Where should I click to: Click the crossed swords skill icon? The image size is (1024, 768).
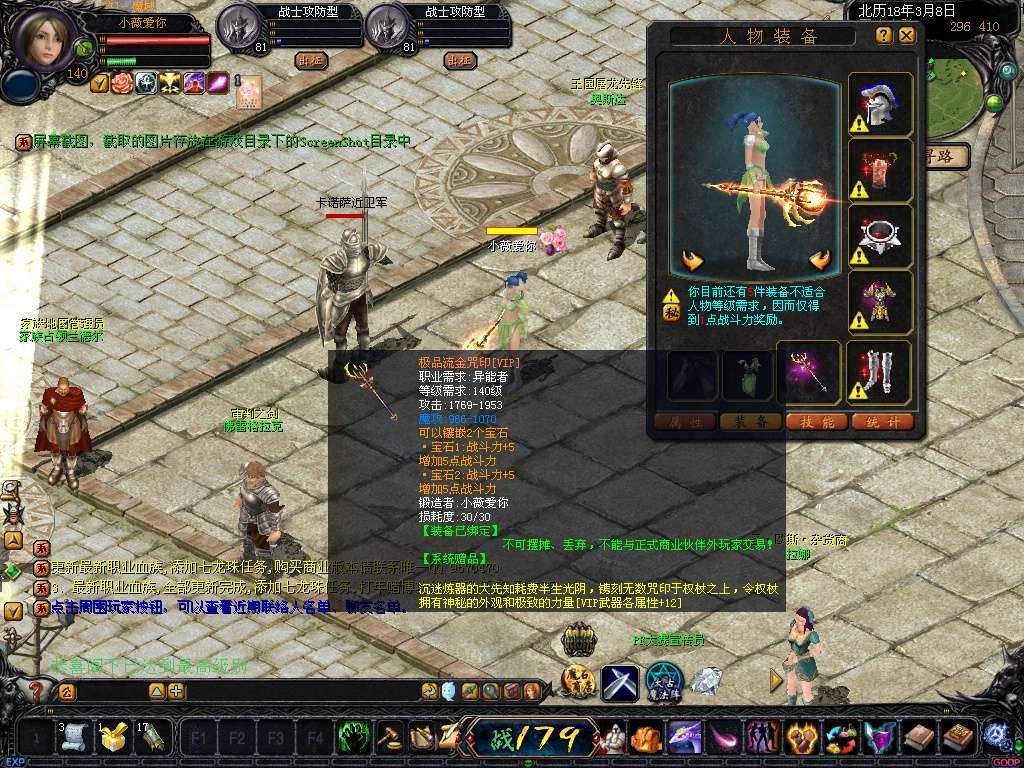pos(619,682)
